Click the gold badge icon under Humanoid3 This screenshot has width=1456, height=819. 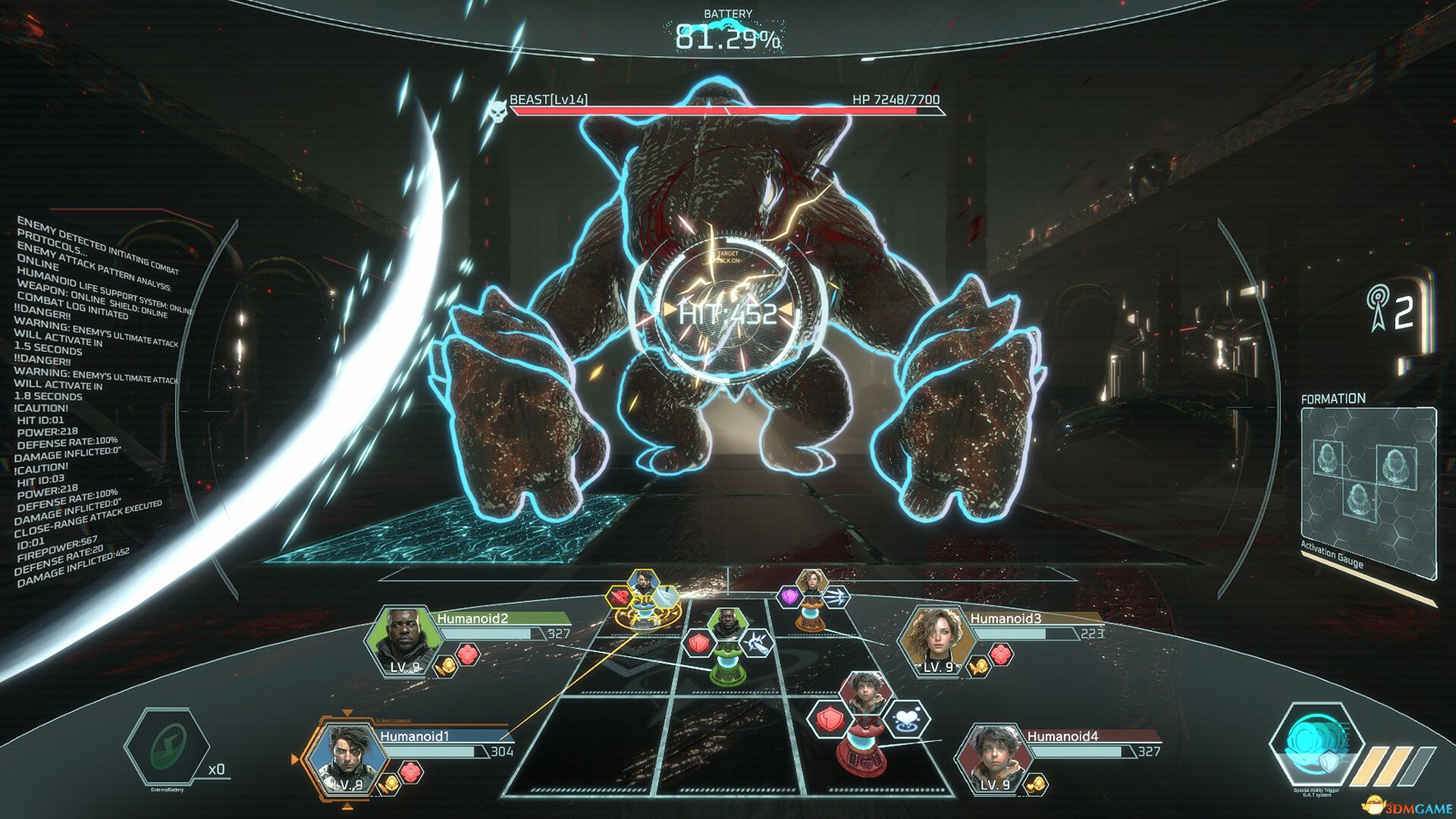click(x=978, y=665)
